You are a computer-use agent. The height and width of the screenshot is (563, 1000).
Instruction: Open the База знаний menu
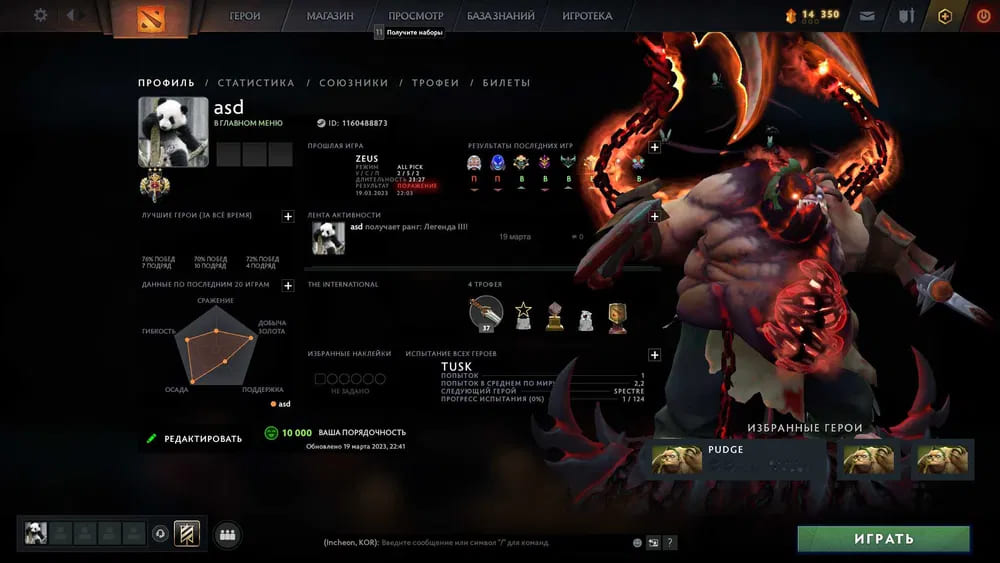click(x=500, y=16)
